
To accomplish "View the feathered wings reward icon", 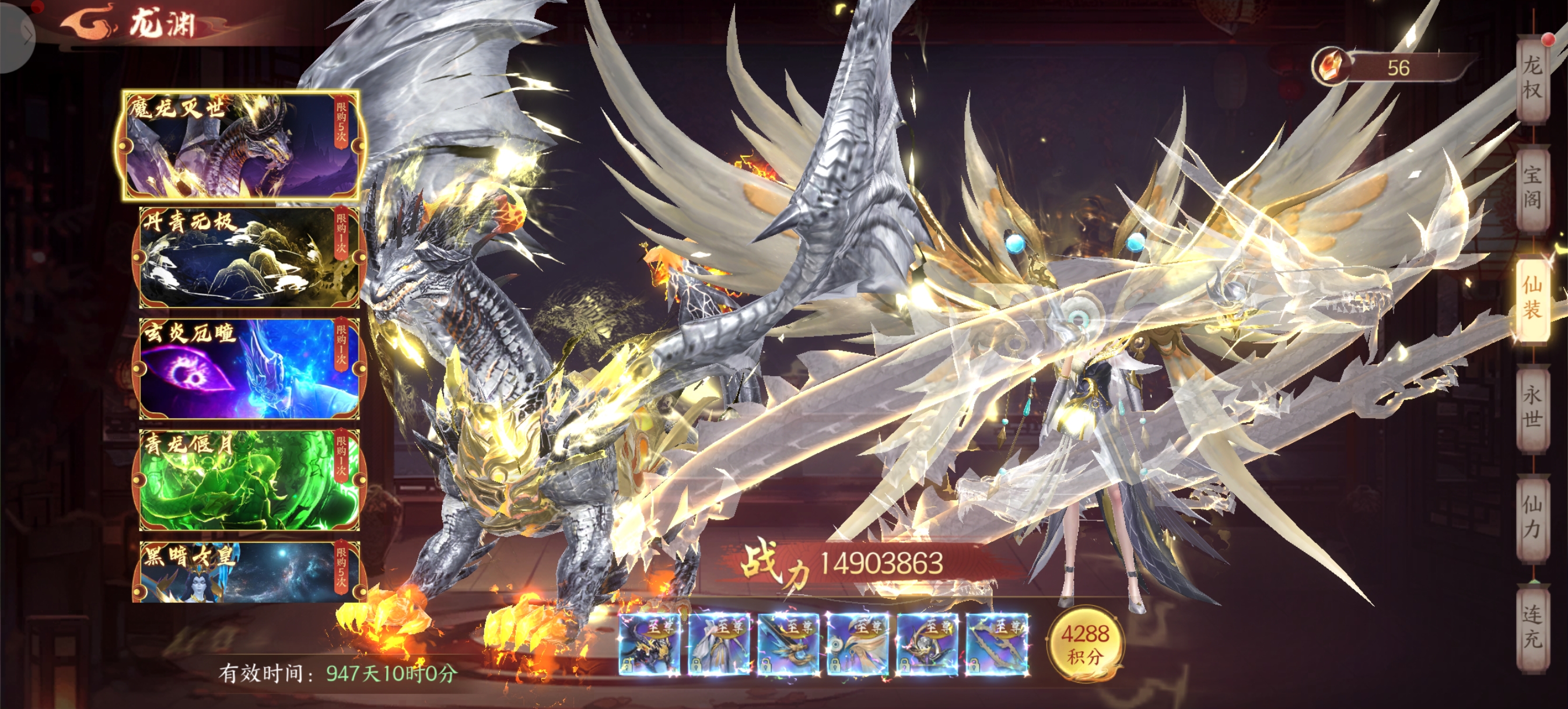I will coord(857,644).
